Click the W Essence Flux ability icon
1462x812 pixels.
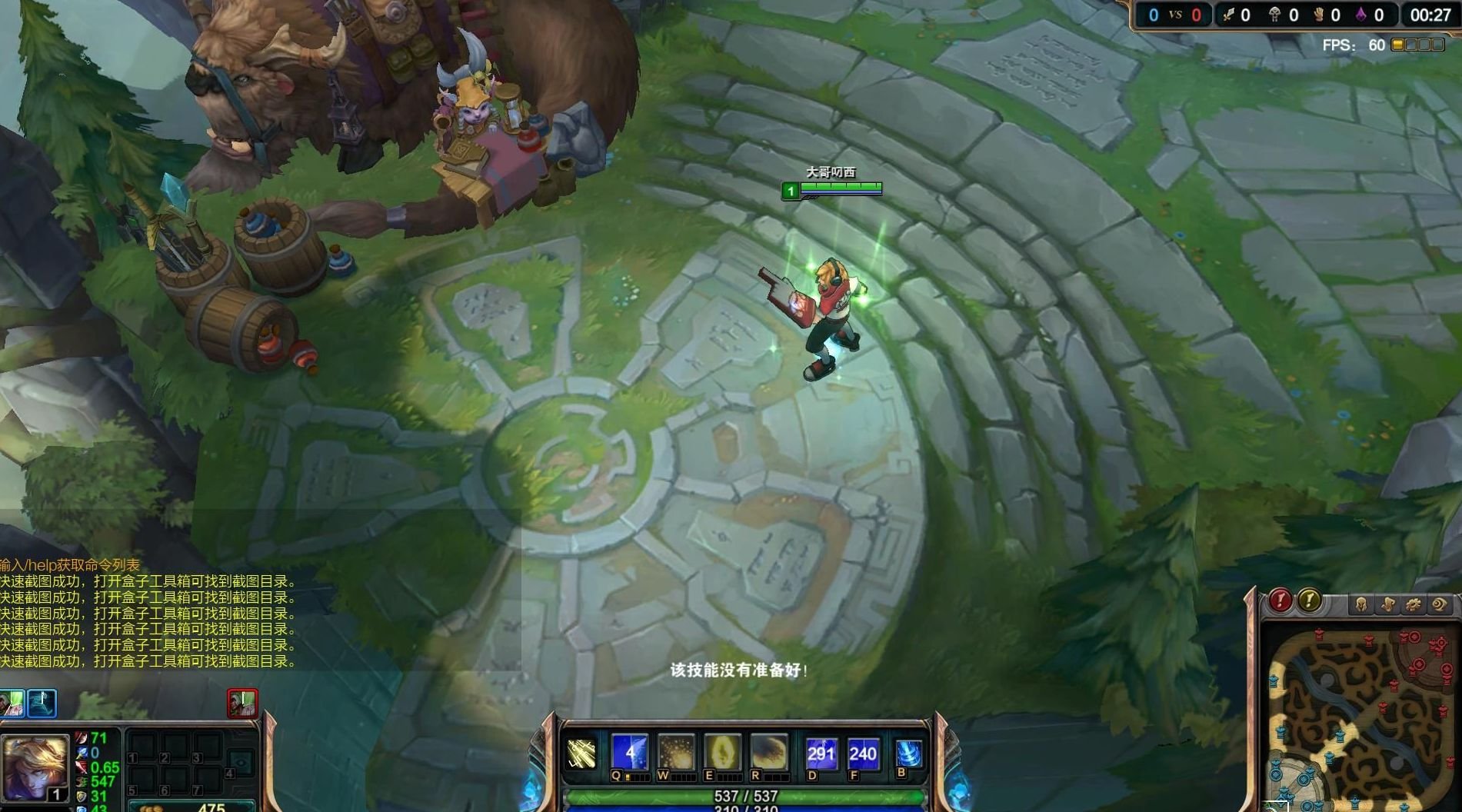tap(677, 751)
